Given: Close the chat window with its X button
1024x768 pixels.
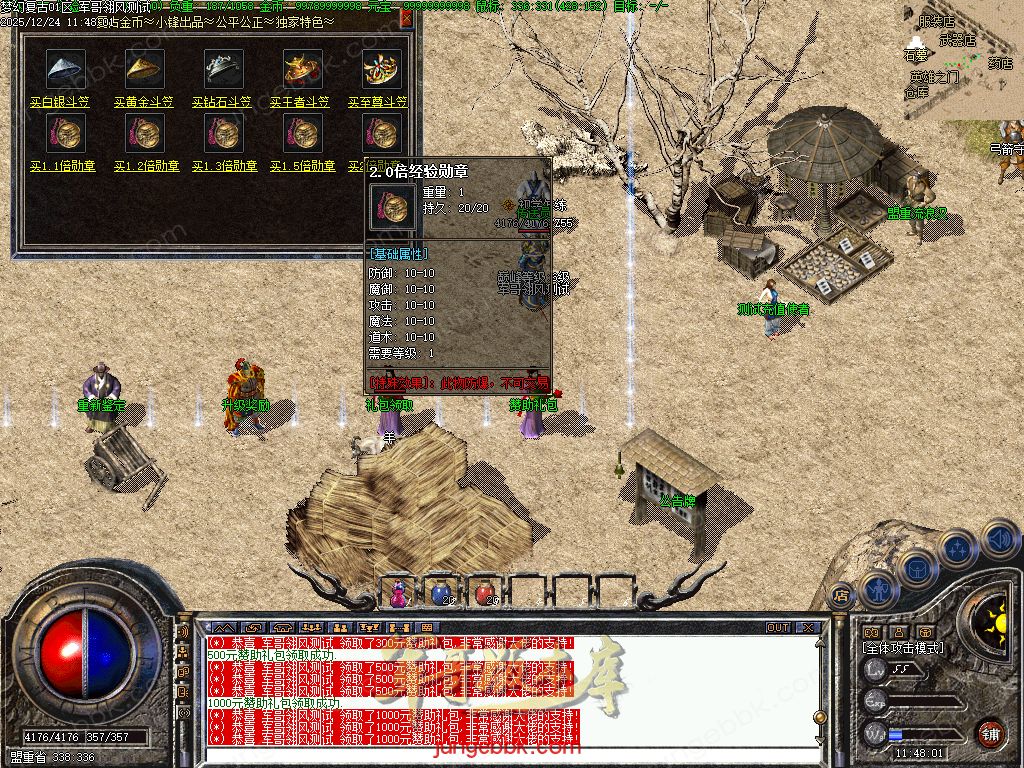Looking at the screenshot, I should click(x=808, y=628).
